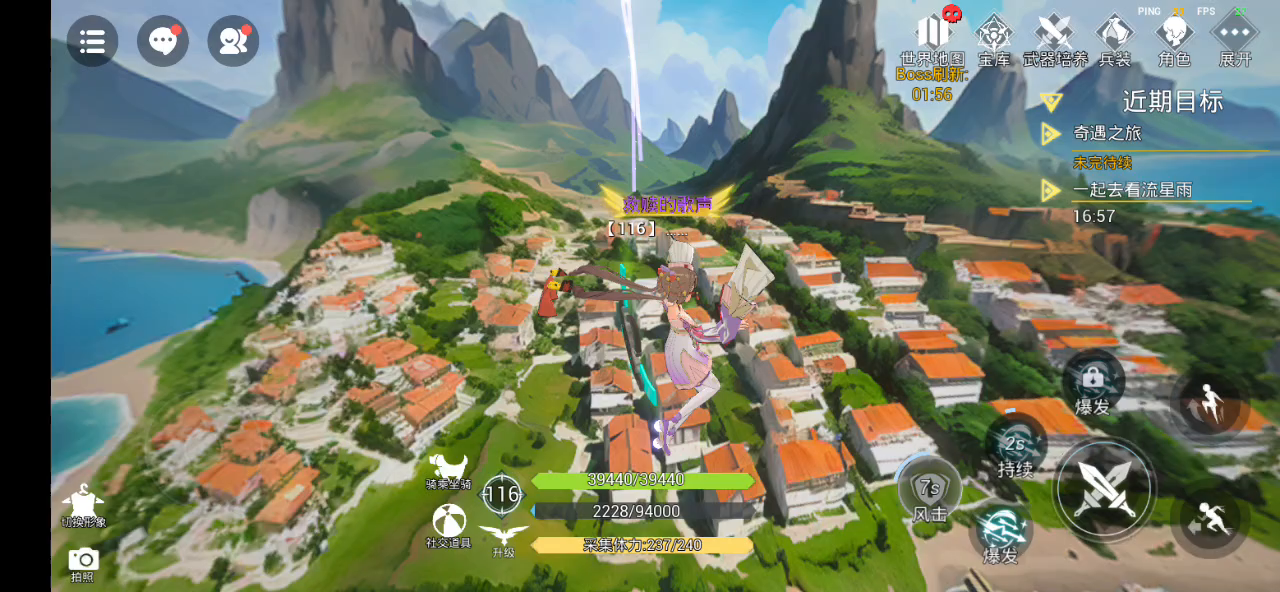This screenshot has width=1280, height=592.
Task: Open the friends icon with red dot
Action: [233, 41]
